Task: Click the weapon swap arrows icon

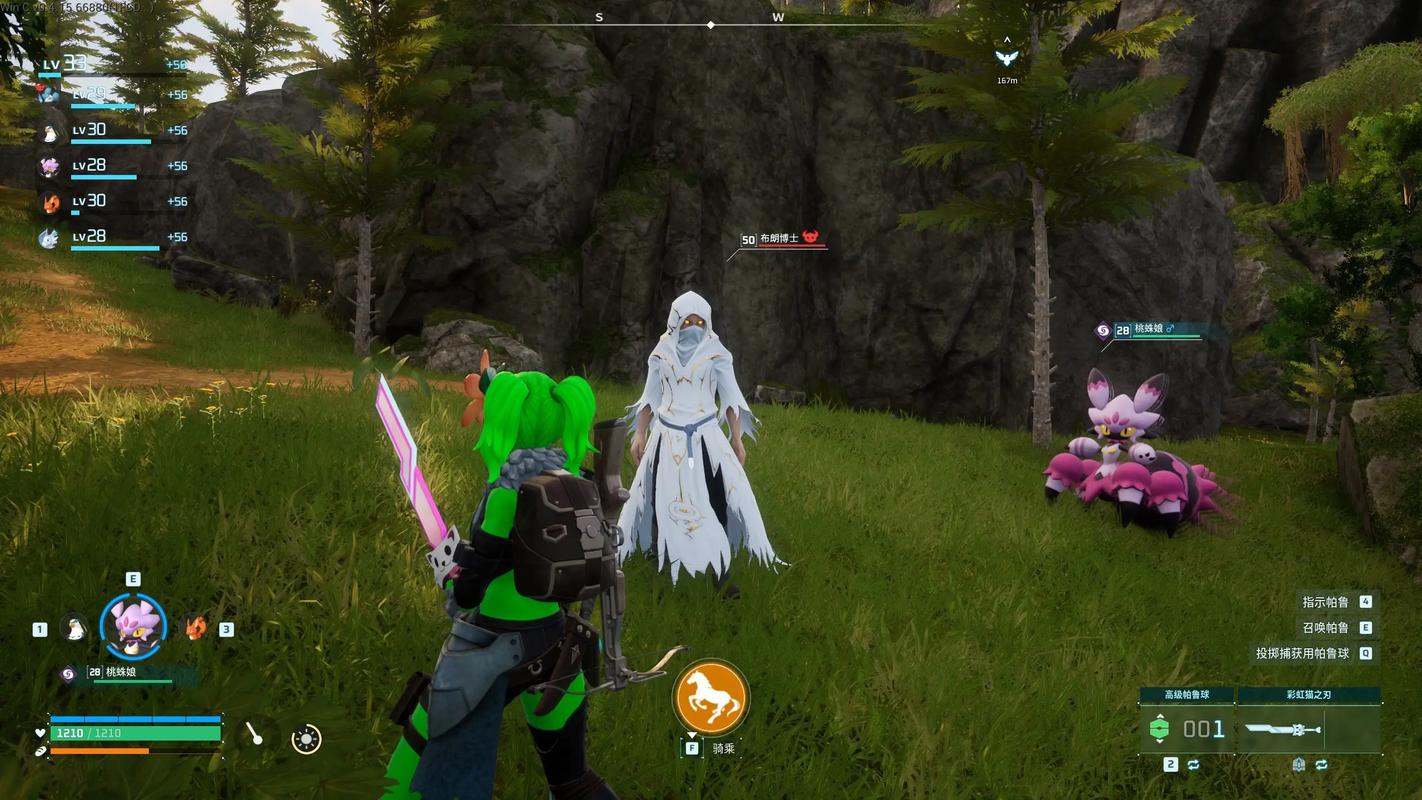Action: pyautogui.click(x=1321, y=765)
